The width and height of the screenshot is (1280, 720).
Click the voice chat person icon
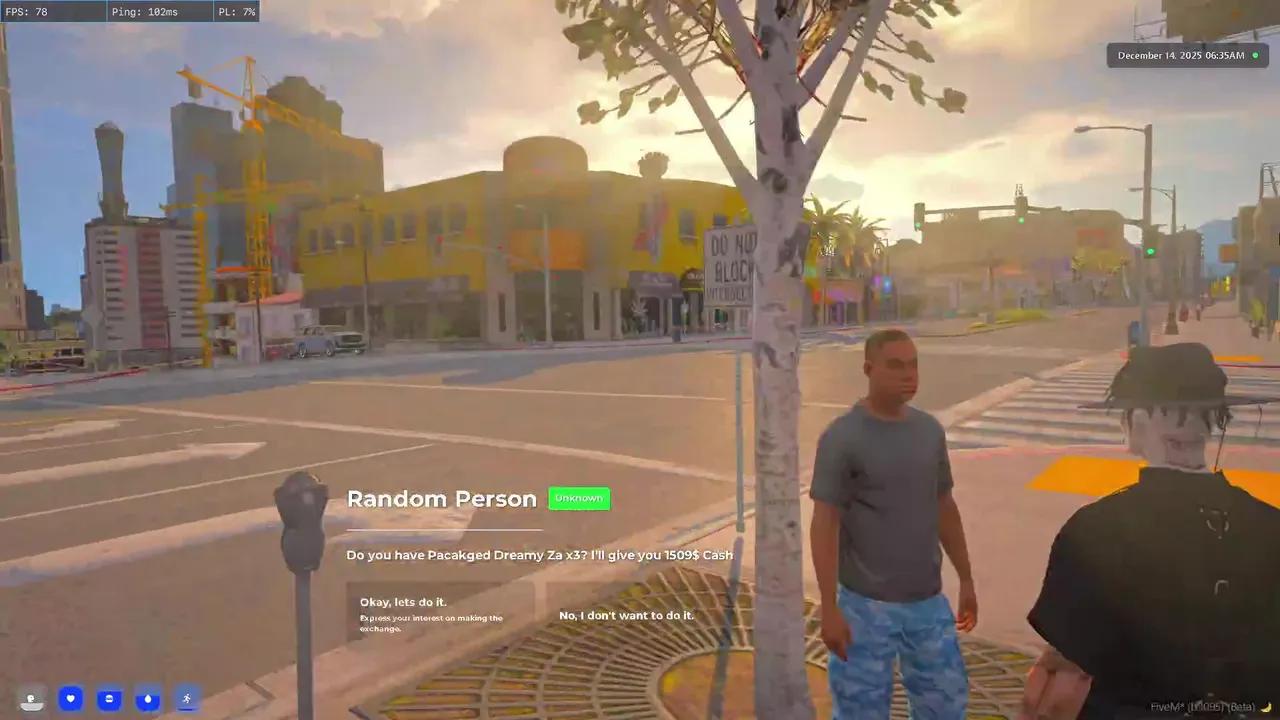click(x=31, y=699)
